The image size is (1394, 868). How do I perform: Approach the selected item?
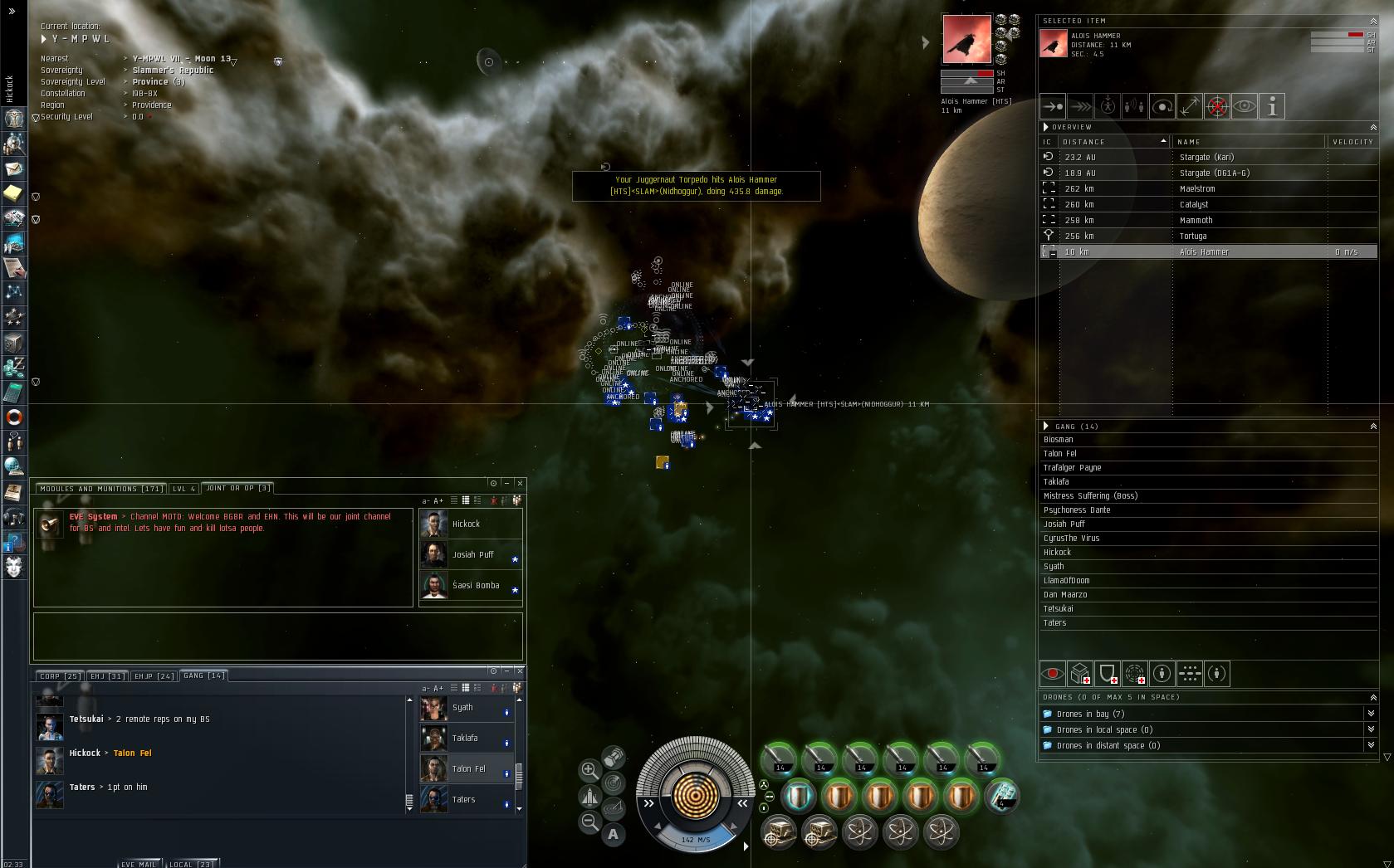click(x=1053, y=106)
